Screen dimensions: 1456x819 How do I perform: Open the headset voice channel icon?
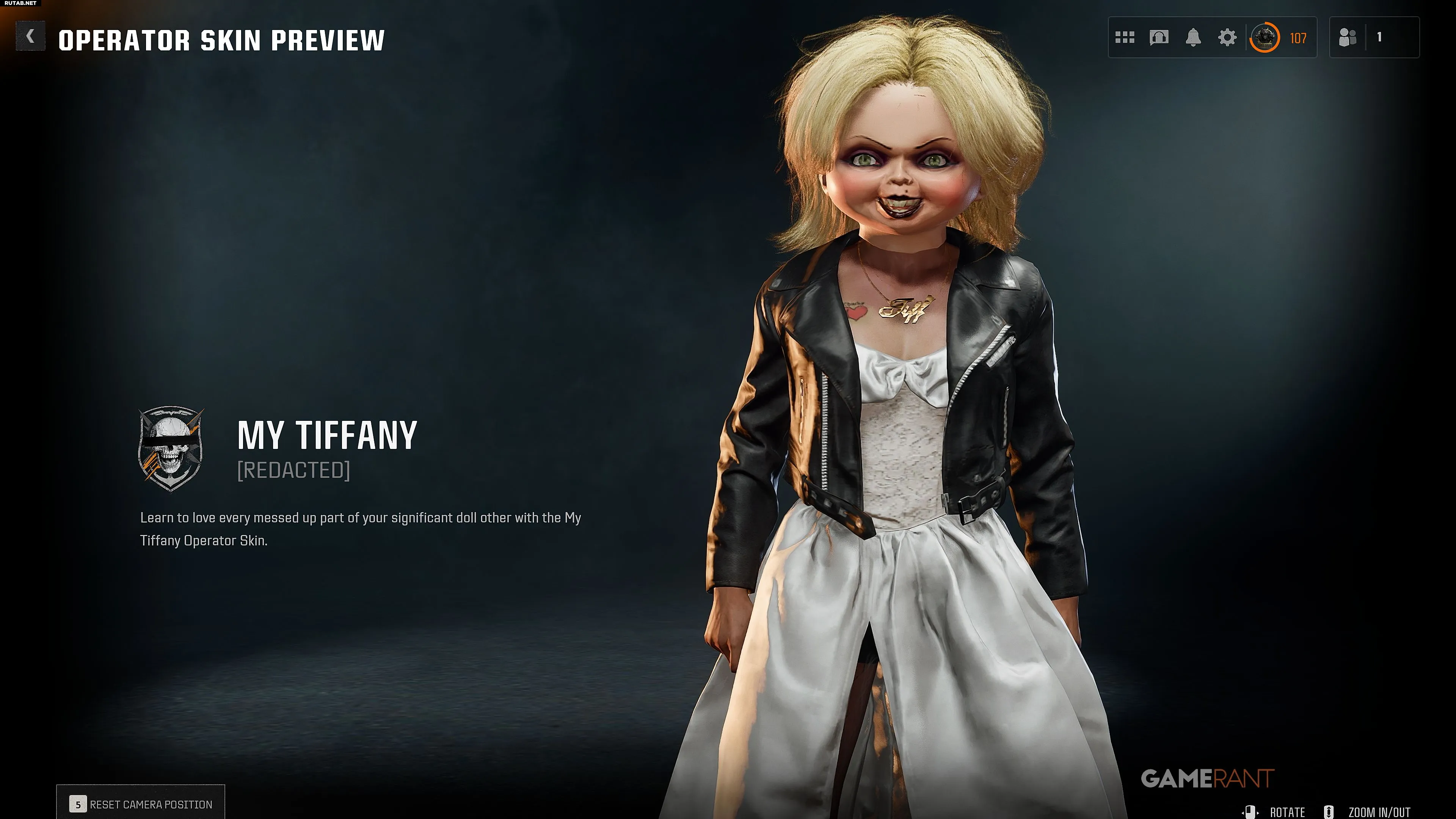point(1159,38)
